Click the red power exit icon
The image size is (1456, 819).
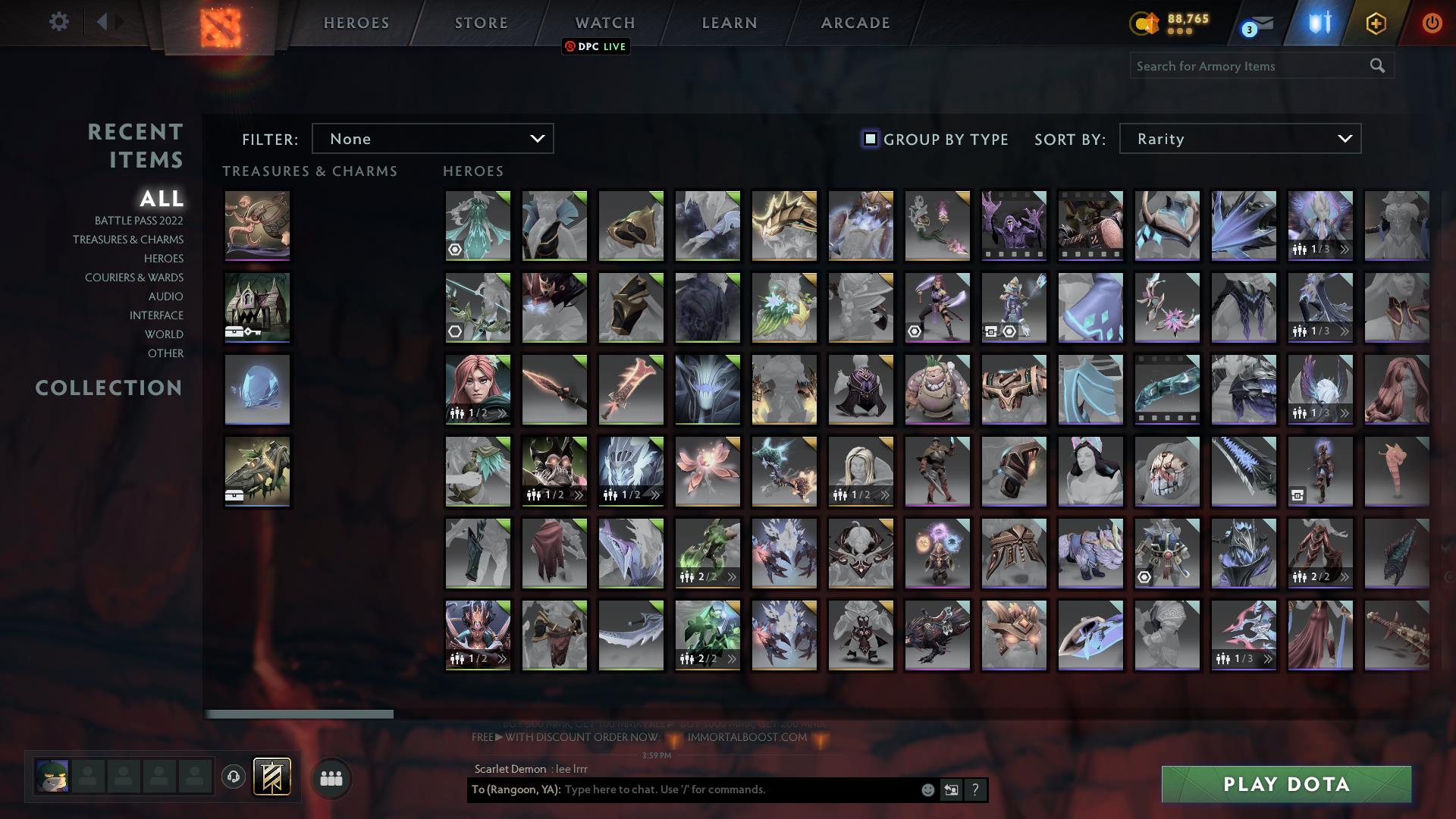(x=1432, y=23)
